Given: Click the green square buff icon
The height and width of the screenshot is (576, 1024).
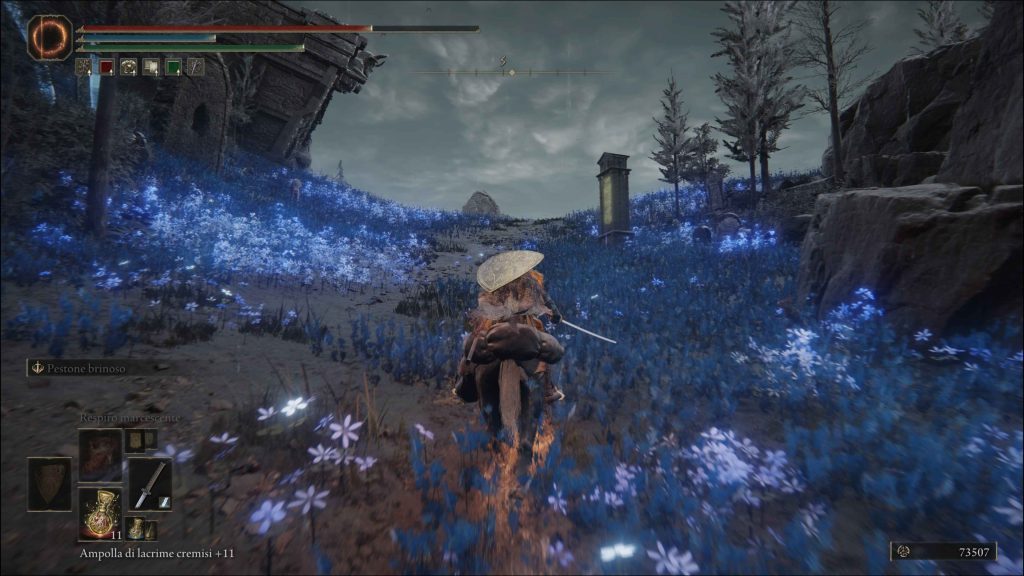Looking at the screenshot, I should pyautogui.click(x=173, y=67).
